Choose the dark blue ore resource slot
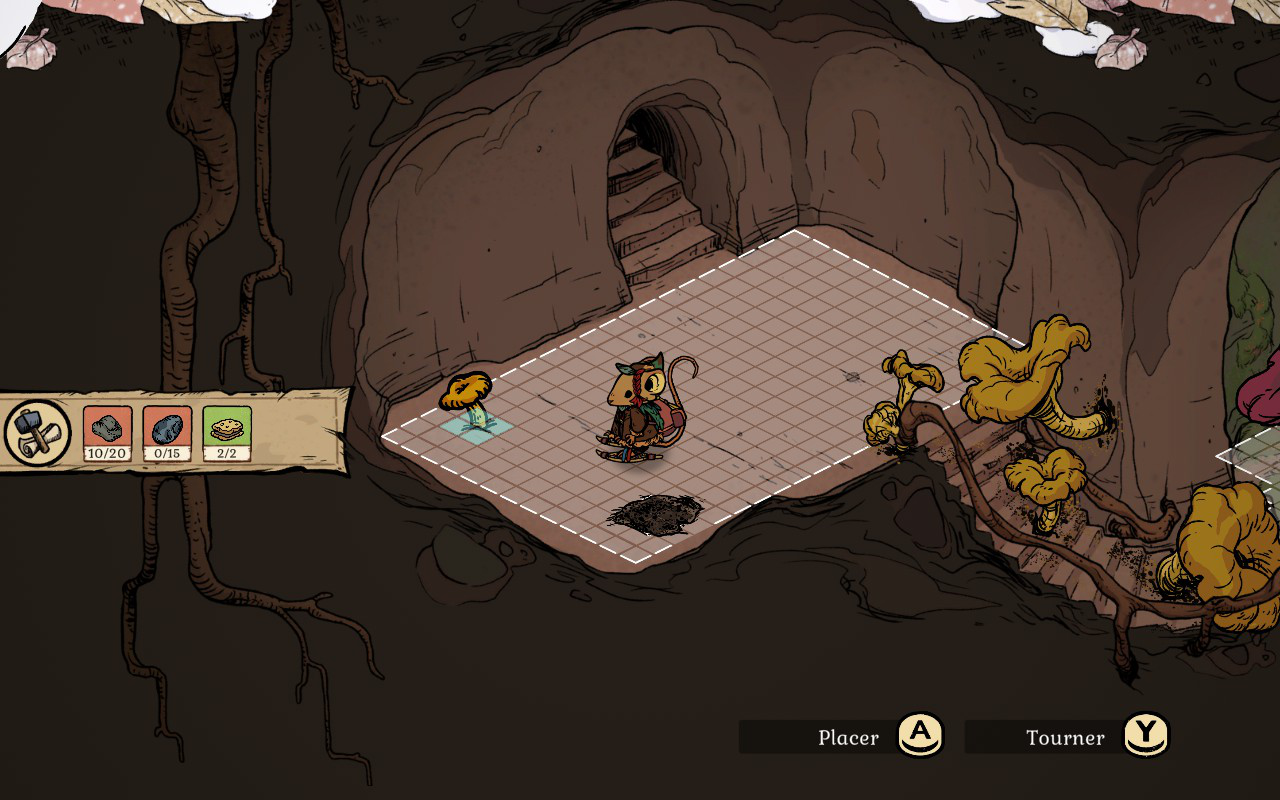The height and width of the screenshot is (800, 1280). (x=167, y=433)
